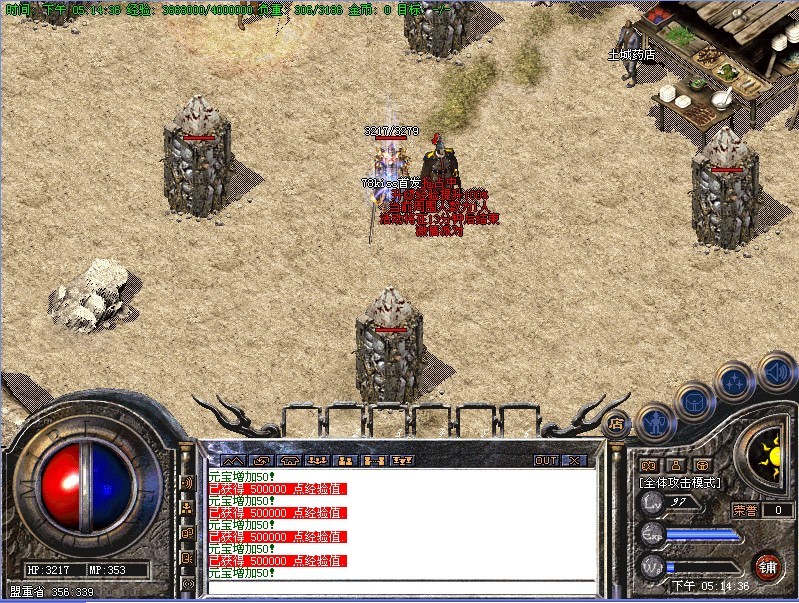799x603 pixels.
Task: Click the sound-wave chat channel side button
Action: click(187, 482)
